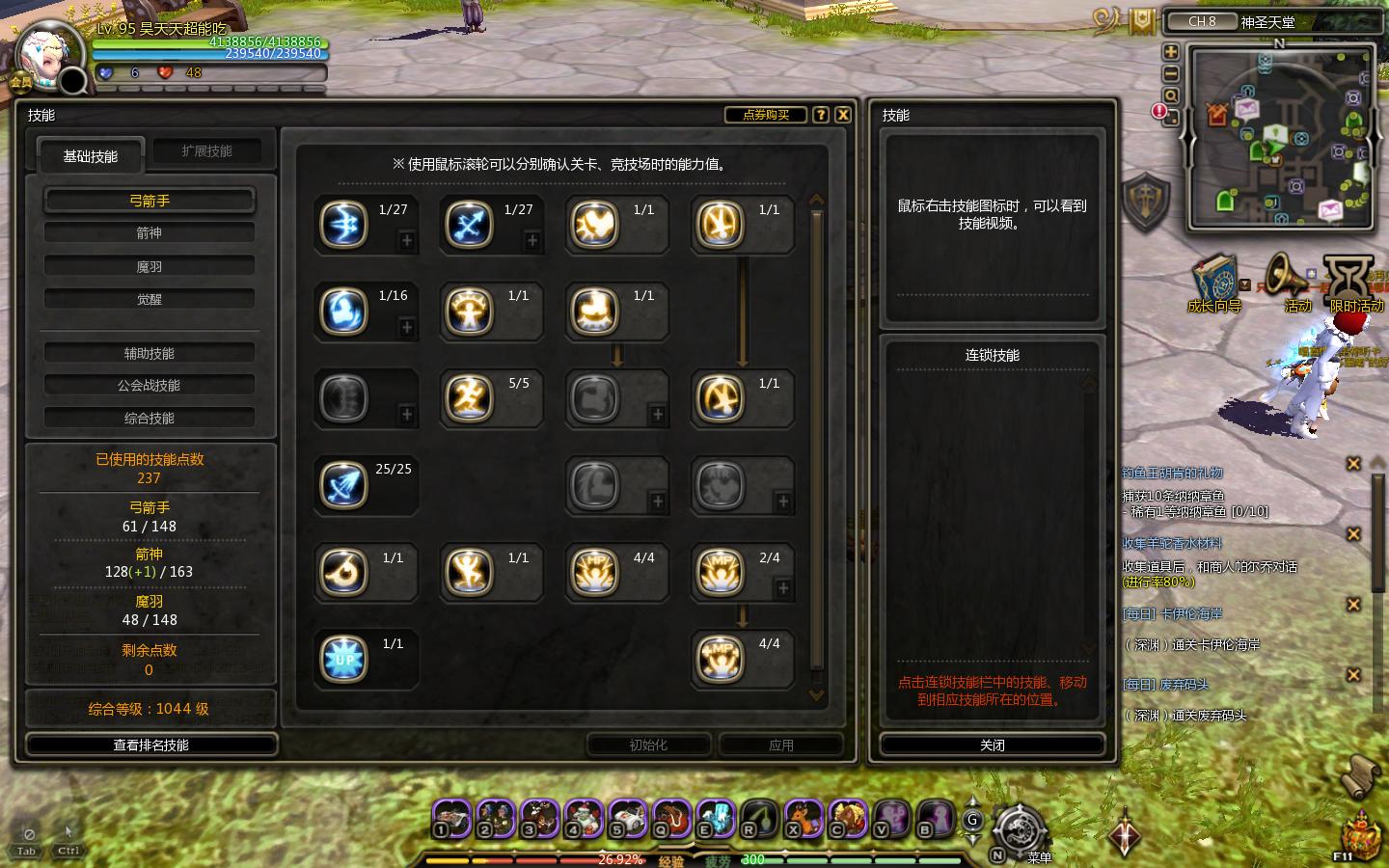Select the UP buff skill icon

coord(344,659)
